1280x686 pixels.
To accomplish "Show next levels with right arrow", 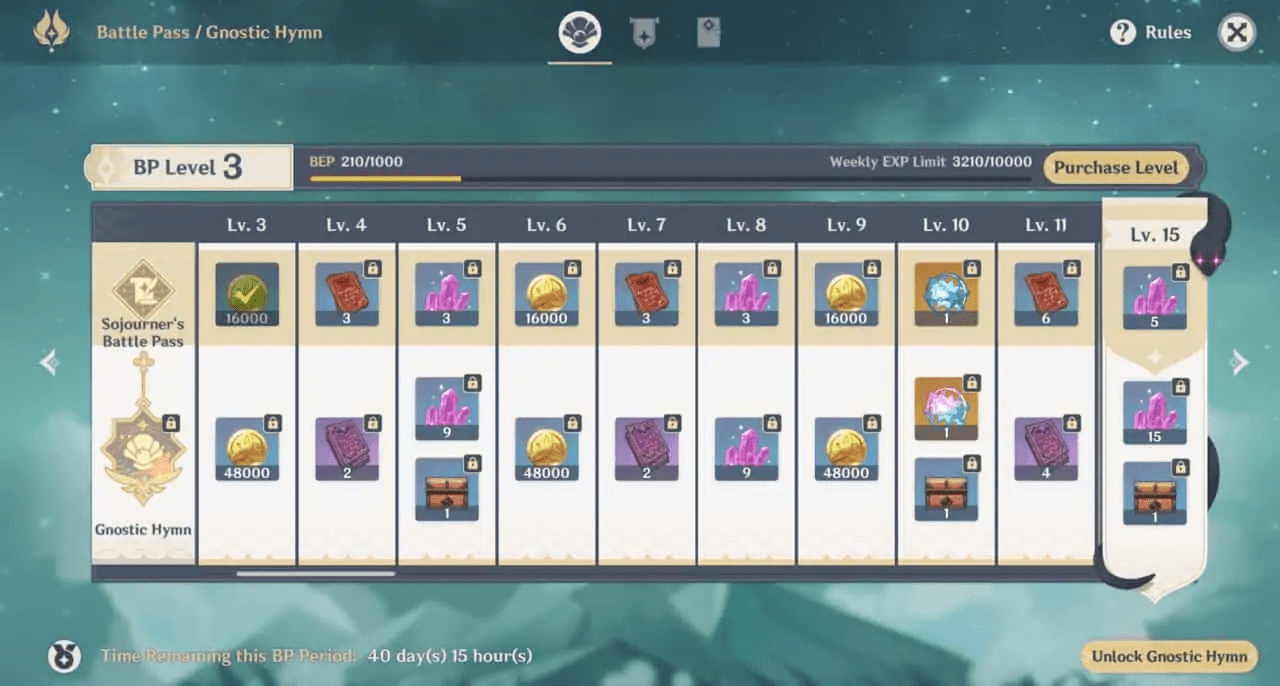I will pos(1240,362).
